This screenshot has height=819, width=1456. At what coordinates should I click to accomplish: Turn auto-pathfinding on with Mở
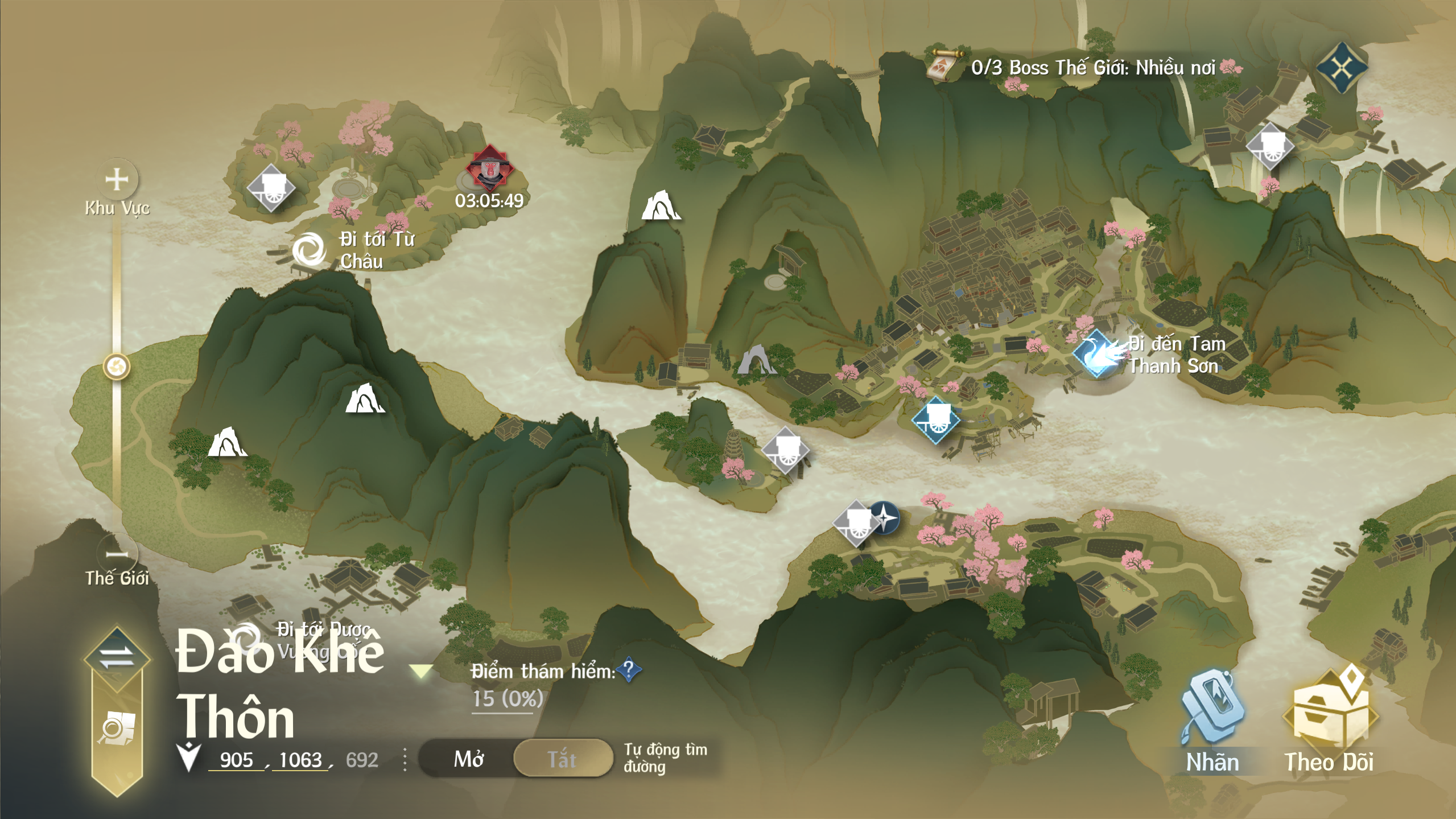[x=469, y=759]
